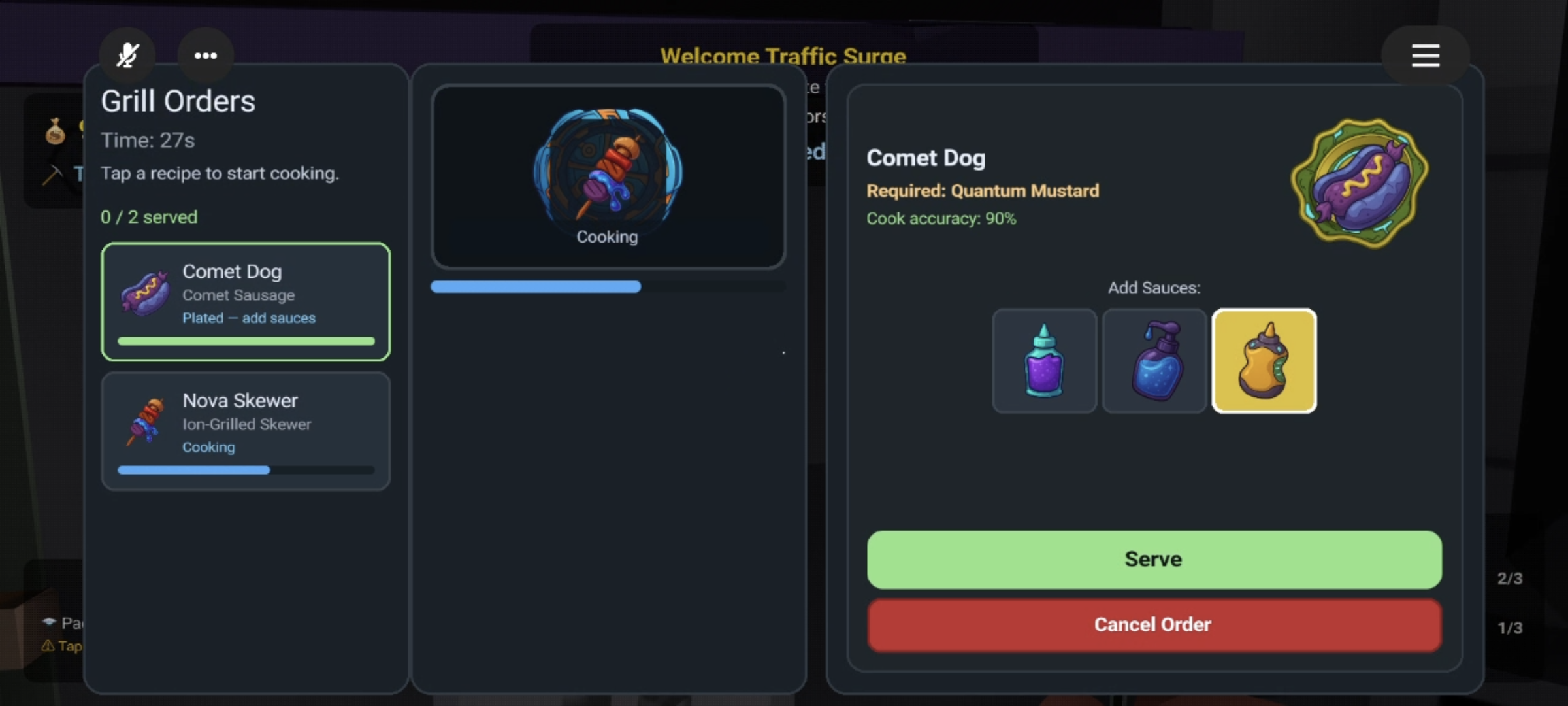Screen dimensions: 1568x706
Task: Serve the Comet Dog order
Action: point(1154,560)
